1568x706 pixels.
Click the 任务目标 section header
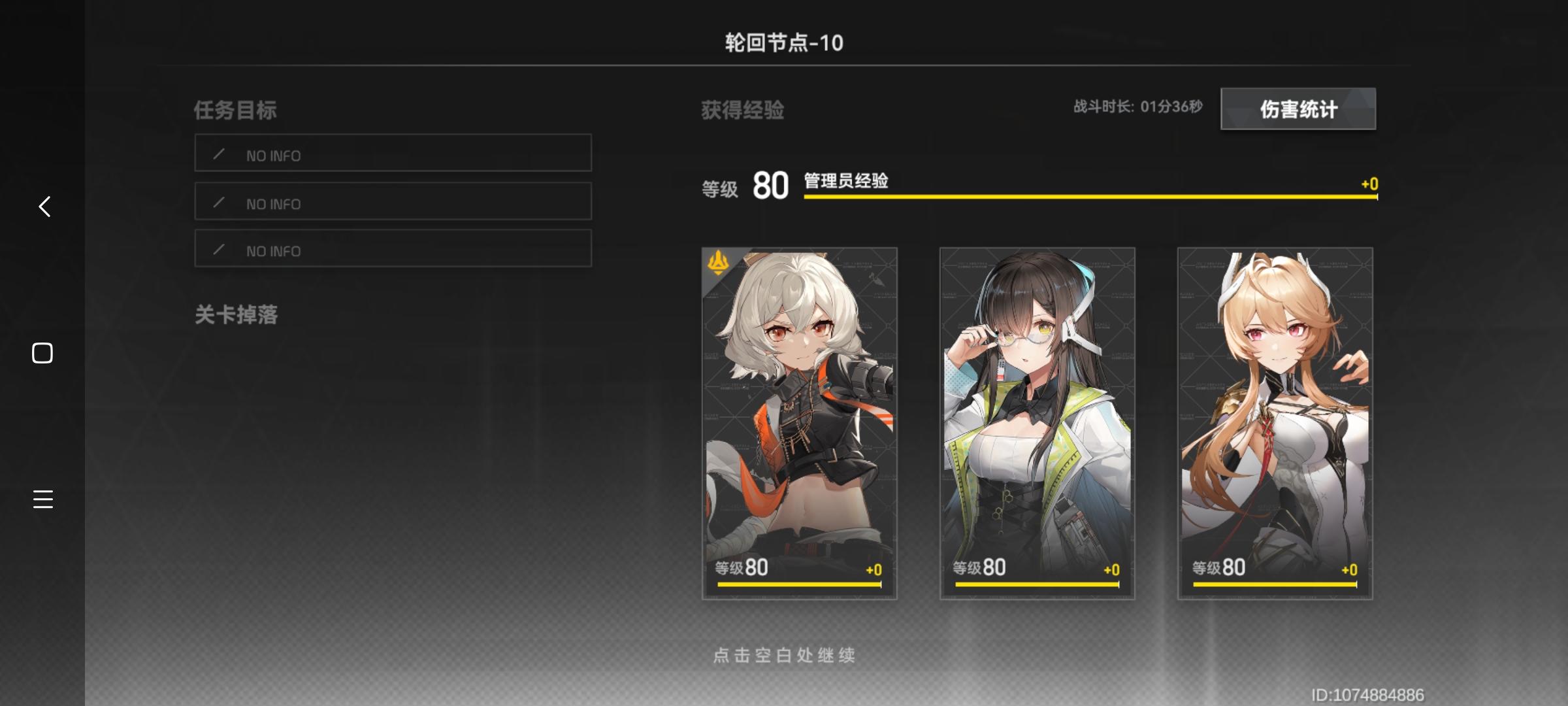click(x=235, y=110)
